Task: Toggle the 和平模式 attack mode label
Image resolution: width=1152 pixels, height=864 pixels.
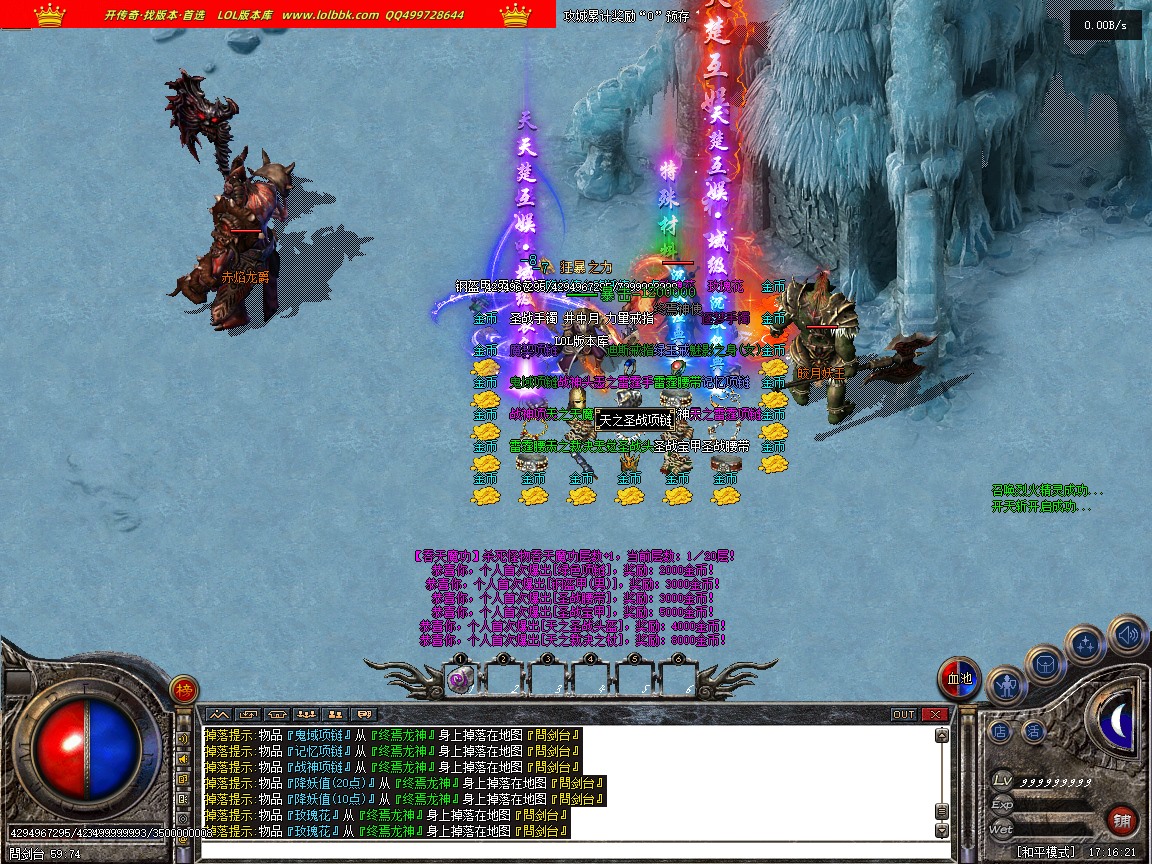Action: tap(1046, 852)
